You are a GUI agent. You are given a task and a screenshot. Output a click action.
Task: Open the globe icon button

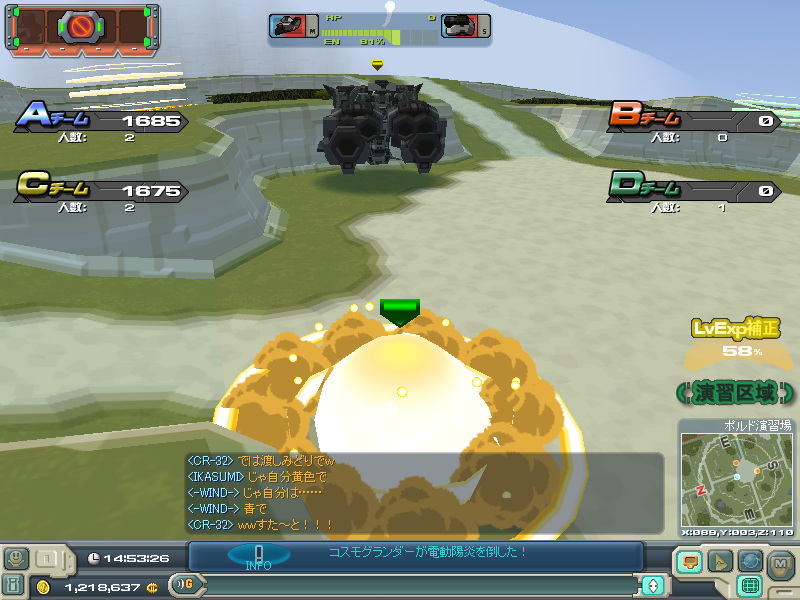[x=749, y=562]
